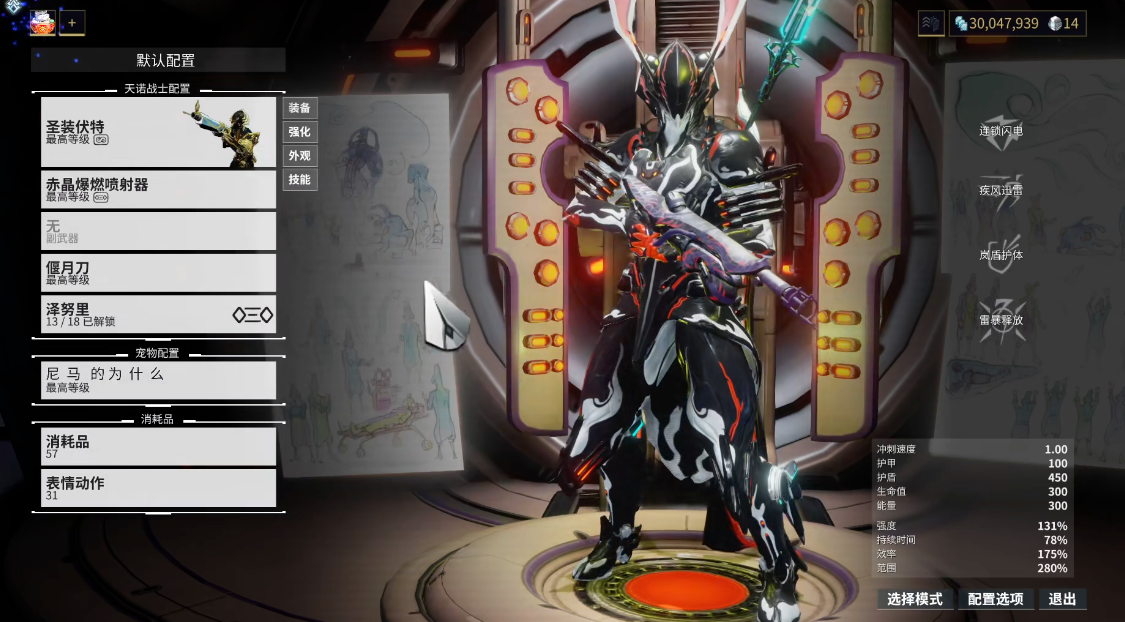Open the 偃月刀 melee weapon slot

click(x=158, y=273)
